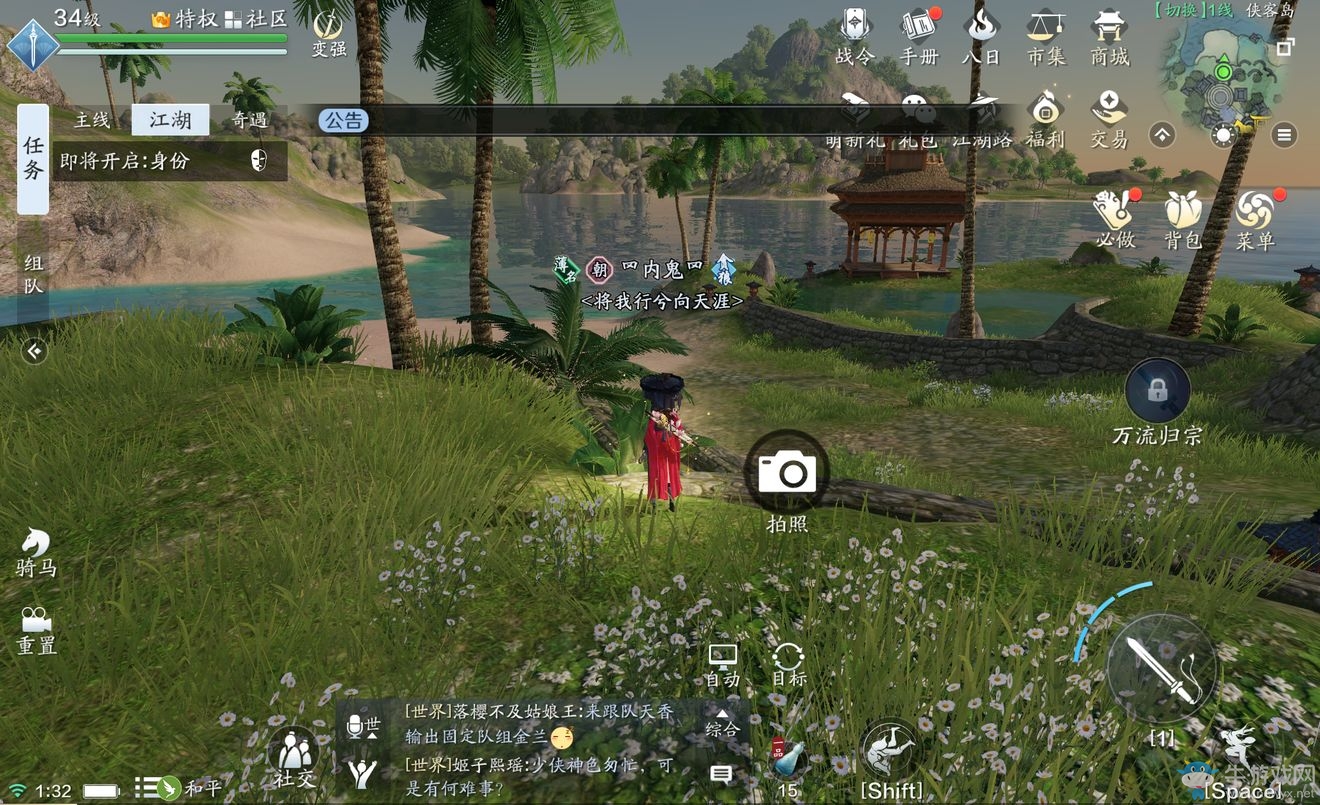Open the 社交 social panel

(x=293, y=755)
